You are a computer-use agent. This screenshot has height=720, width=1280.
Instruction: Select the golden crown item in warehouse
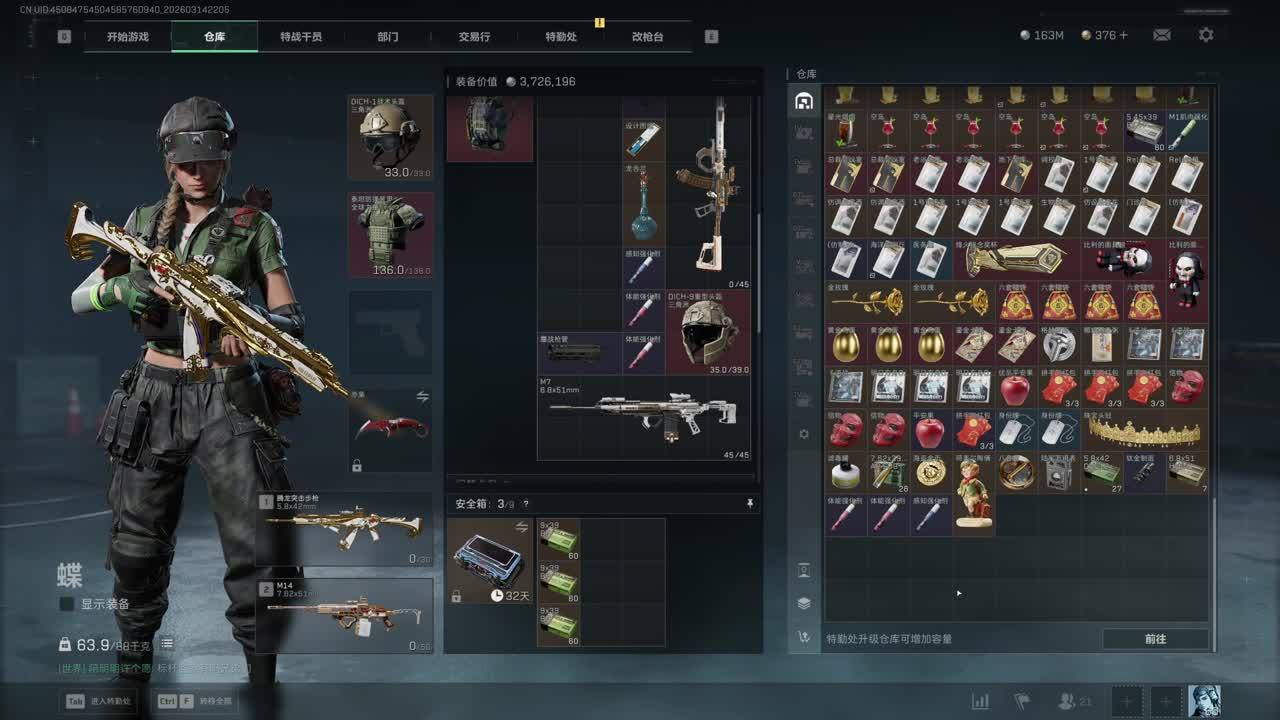tap(1144, 431)
